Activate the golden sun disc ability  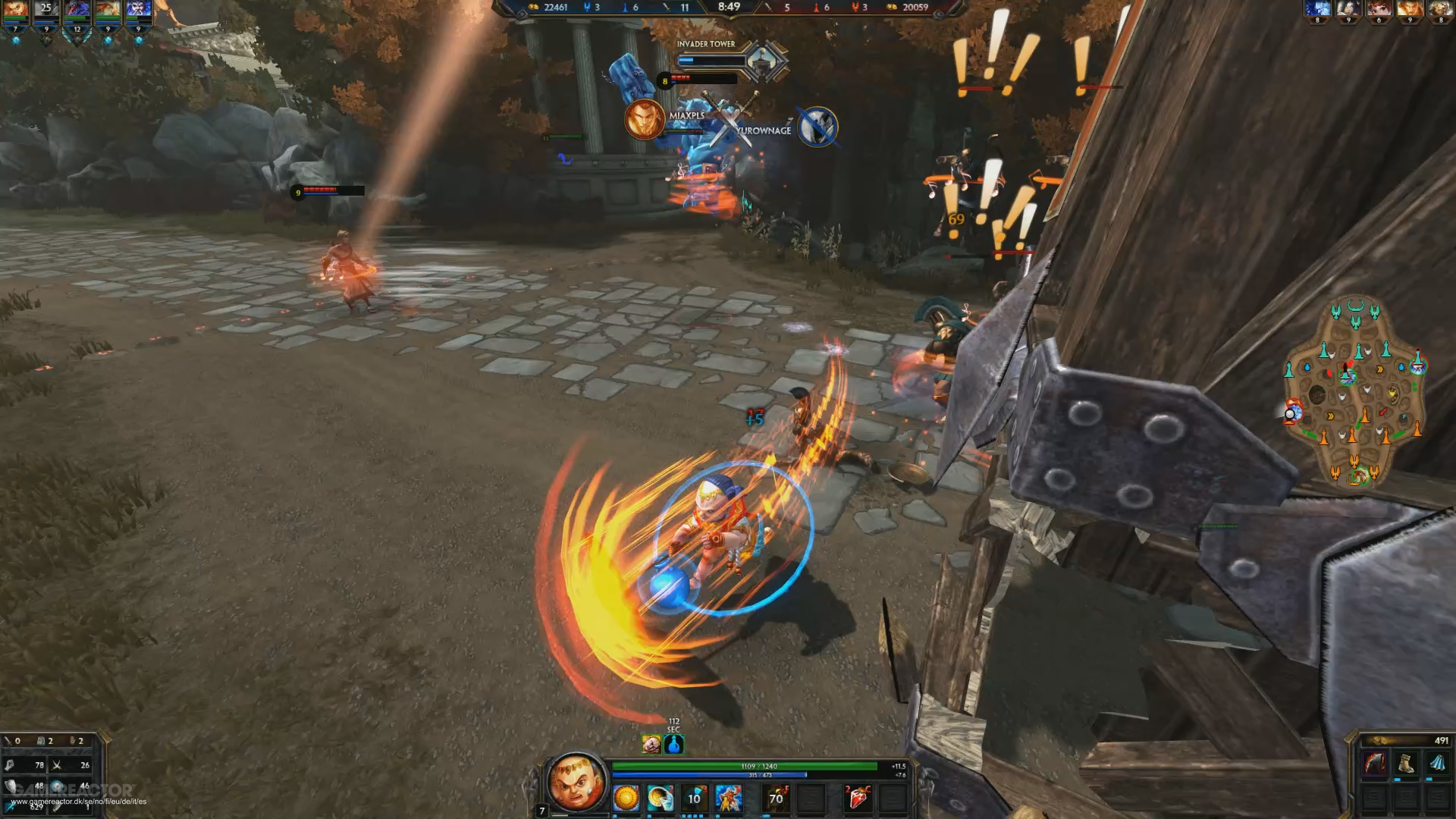pyautogui.click(x=626, y=798)
